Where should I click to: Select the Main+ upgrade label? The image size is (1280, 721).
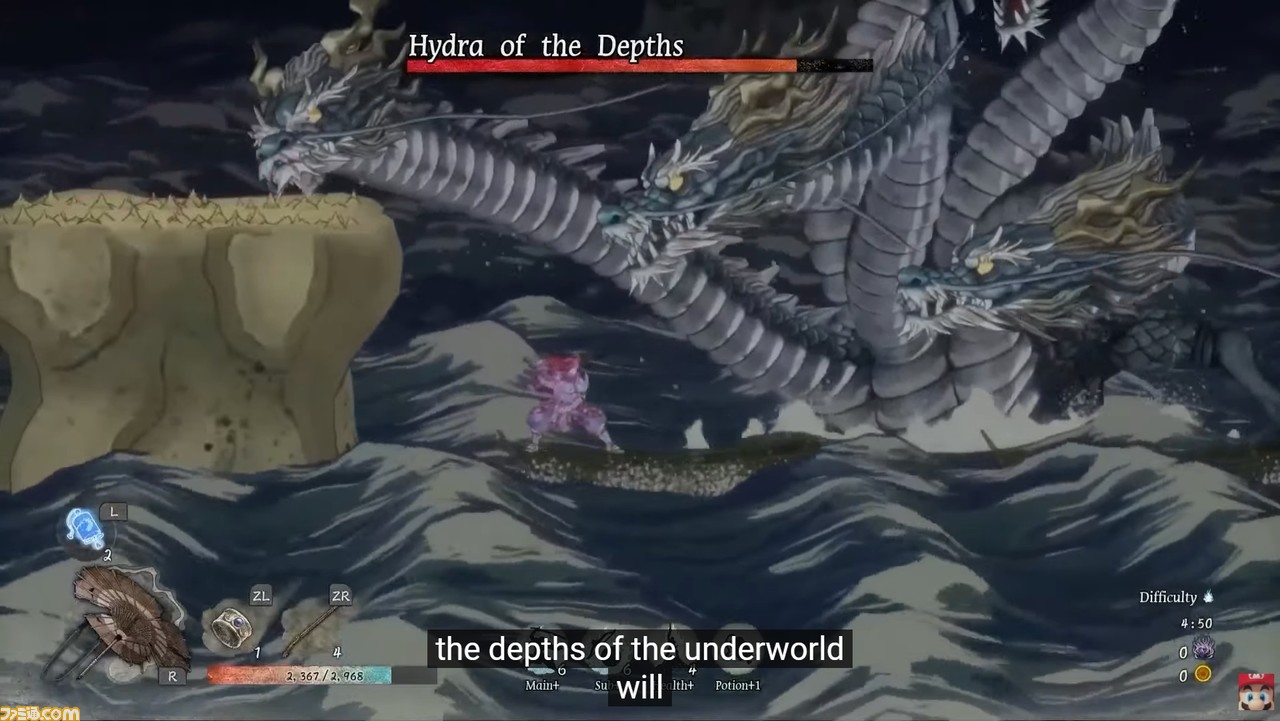tap(542, 684)
